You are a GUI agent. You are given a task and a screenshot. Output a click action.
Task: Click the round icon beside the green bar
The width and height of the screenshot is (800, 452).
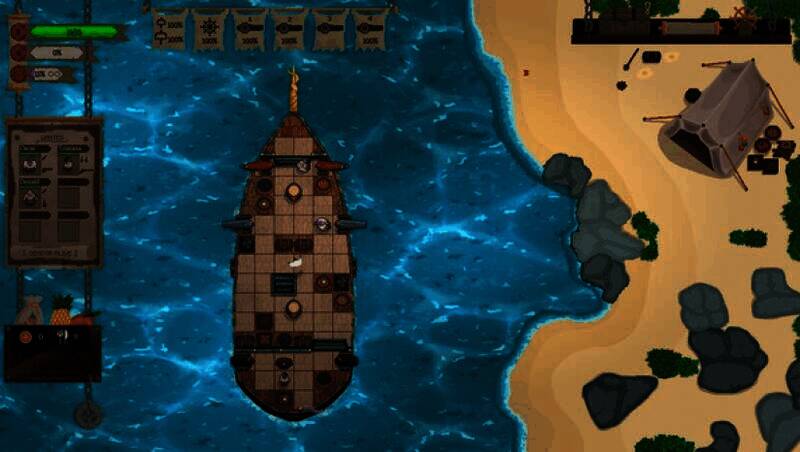18,31
